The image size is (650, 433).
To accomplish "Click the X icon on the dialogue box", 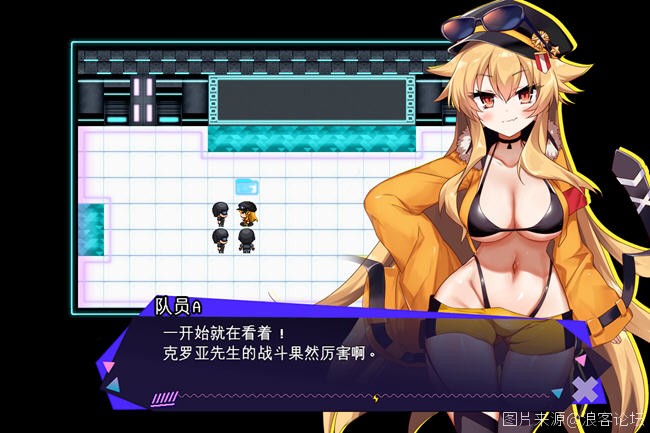I will pyautogui.click(x=585, y=389).
